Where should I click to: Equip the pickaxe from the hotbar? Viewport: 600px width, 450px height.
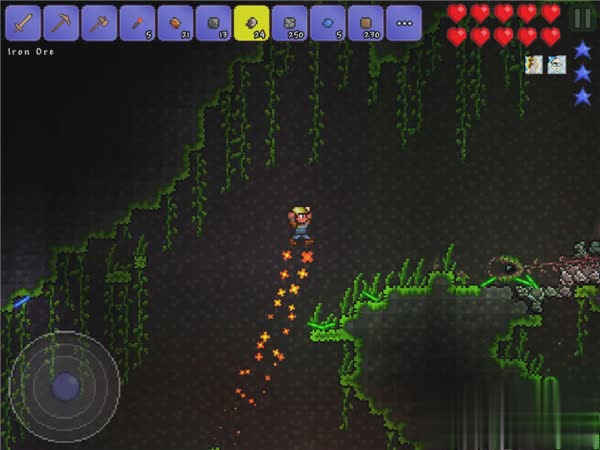pyautogui.click(x=62, y=22)
